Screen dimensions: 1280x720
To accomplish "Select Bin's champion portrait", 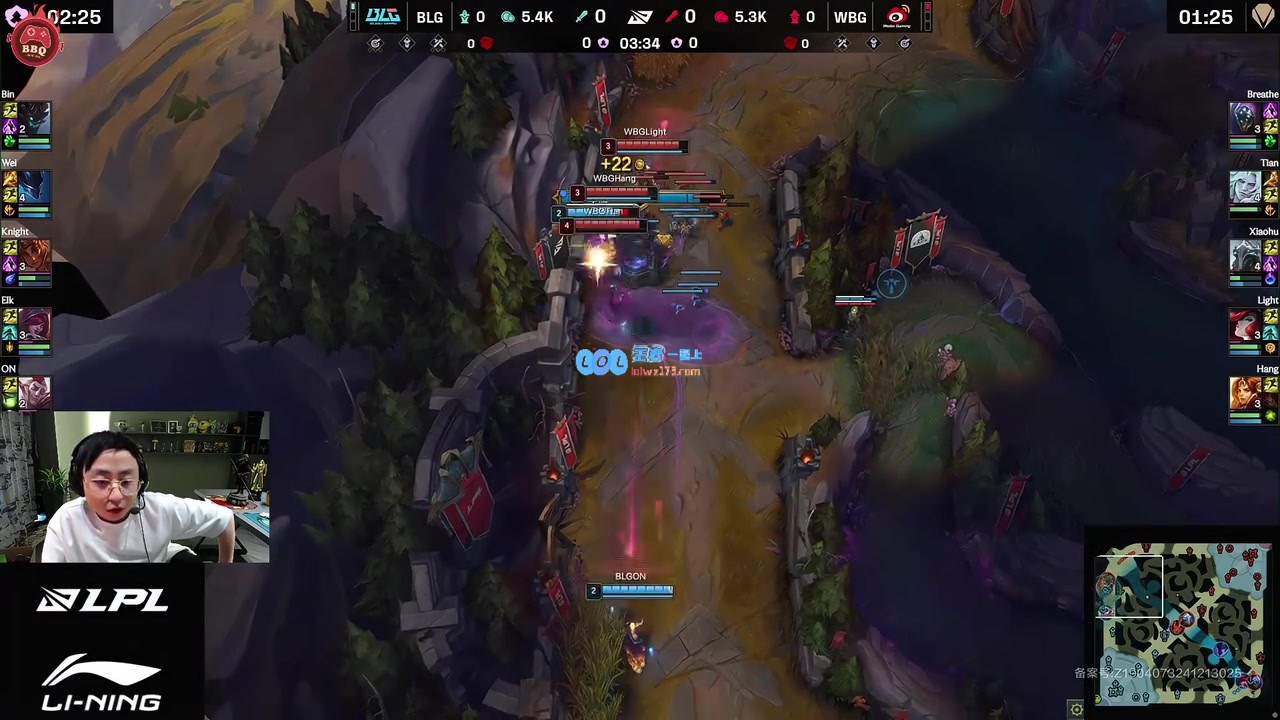I will pyautogui.click(x=33, y=118).
